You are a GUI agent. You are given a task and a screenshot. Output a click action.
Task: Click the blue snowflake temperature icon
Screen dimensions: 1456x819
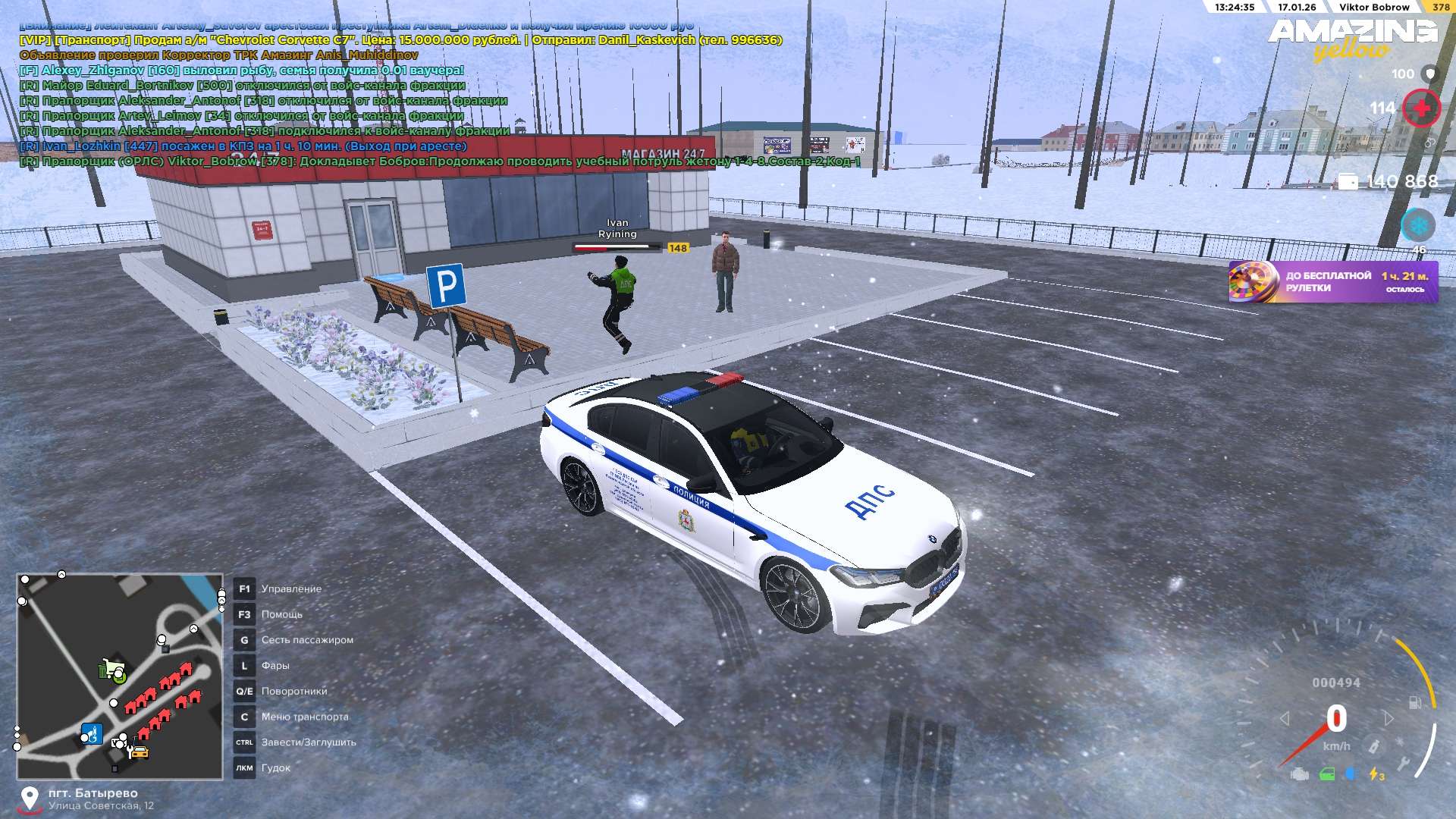point(1417,225)
